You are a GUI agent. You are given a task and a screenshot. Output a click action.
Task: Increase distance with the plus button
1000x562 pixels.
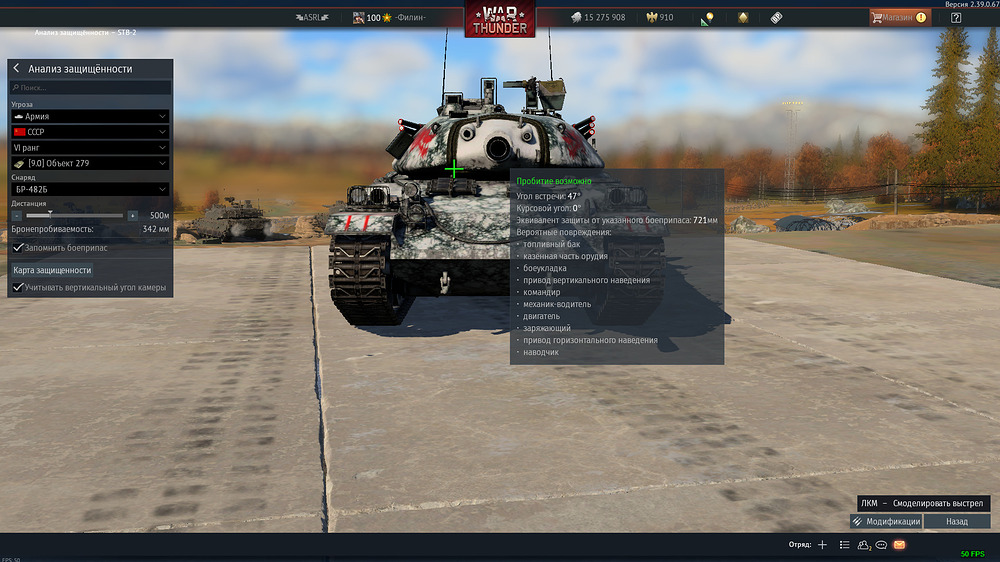132,215
